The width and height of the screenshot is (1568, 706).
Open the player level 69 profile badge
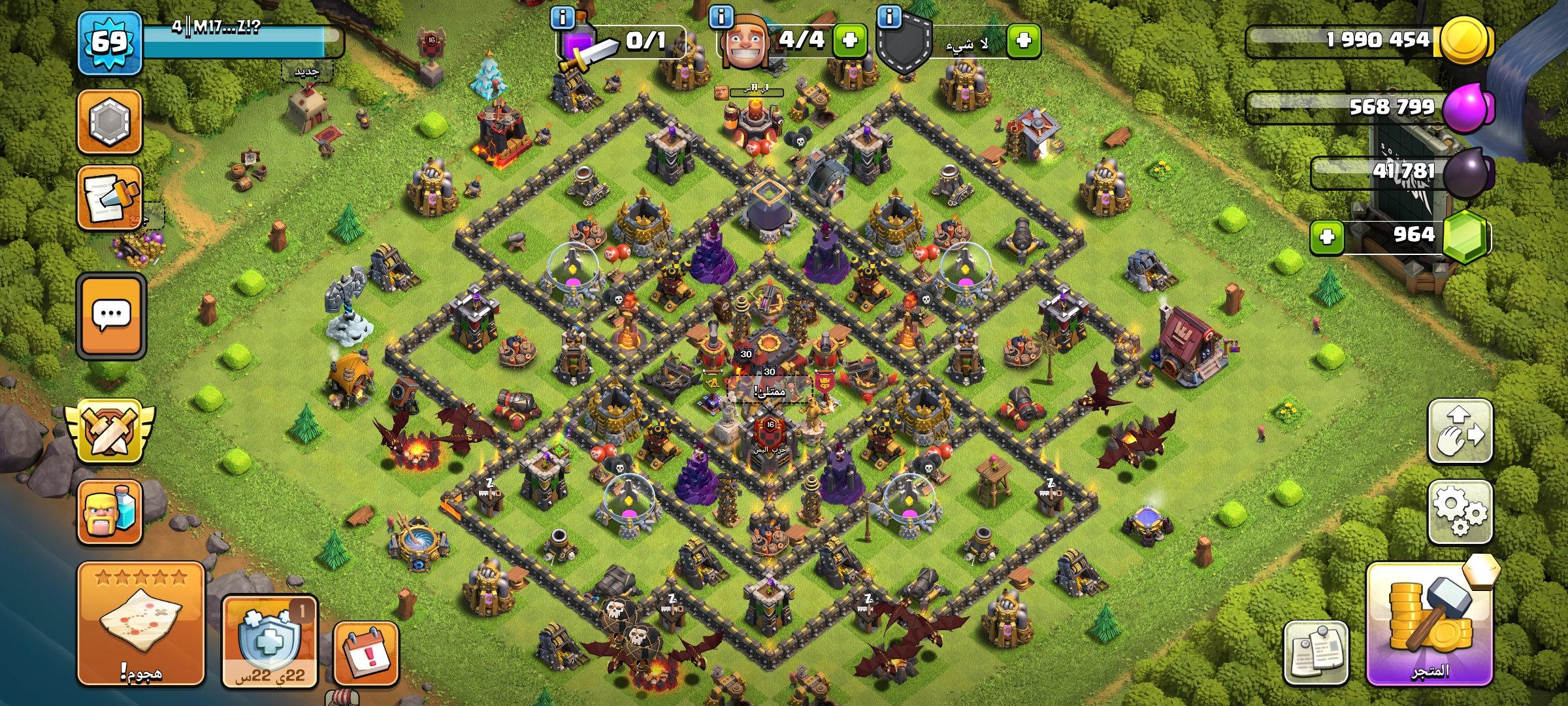pos(109,43)
